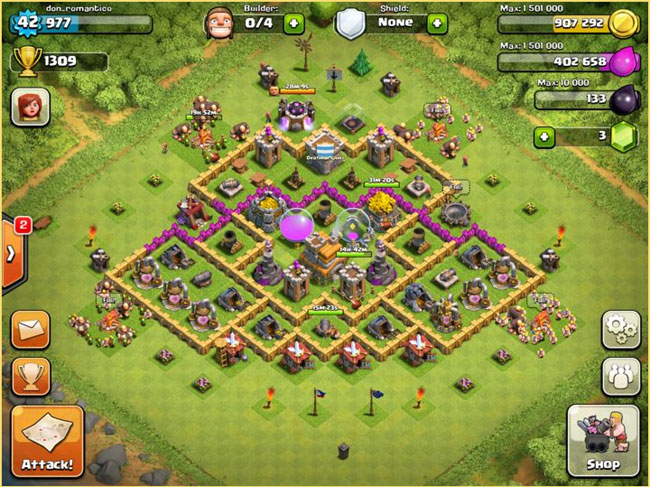Add a builder with the green plus
The image size is (650, 487).
292,22
